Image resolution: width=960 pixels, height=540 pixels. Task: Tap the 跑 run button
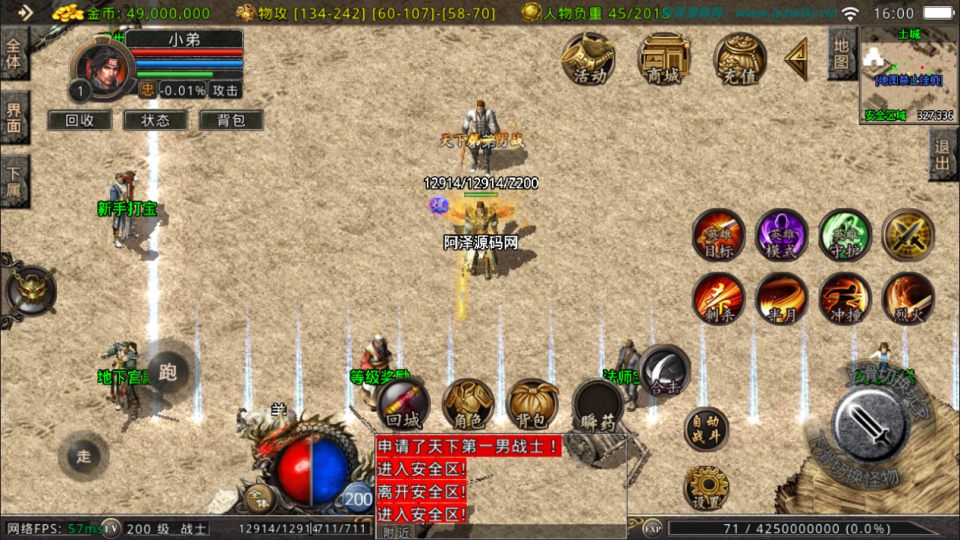tap(167, 373)
